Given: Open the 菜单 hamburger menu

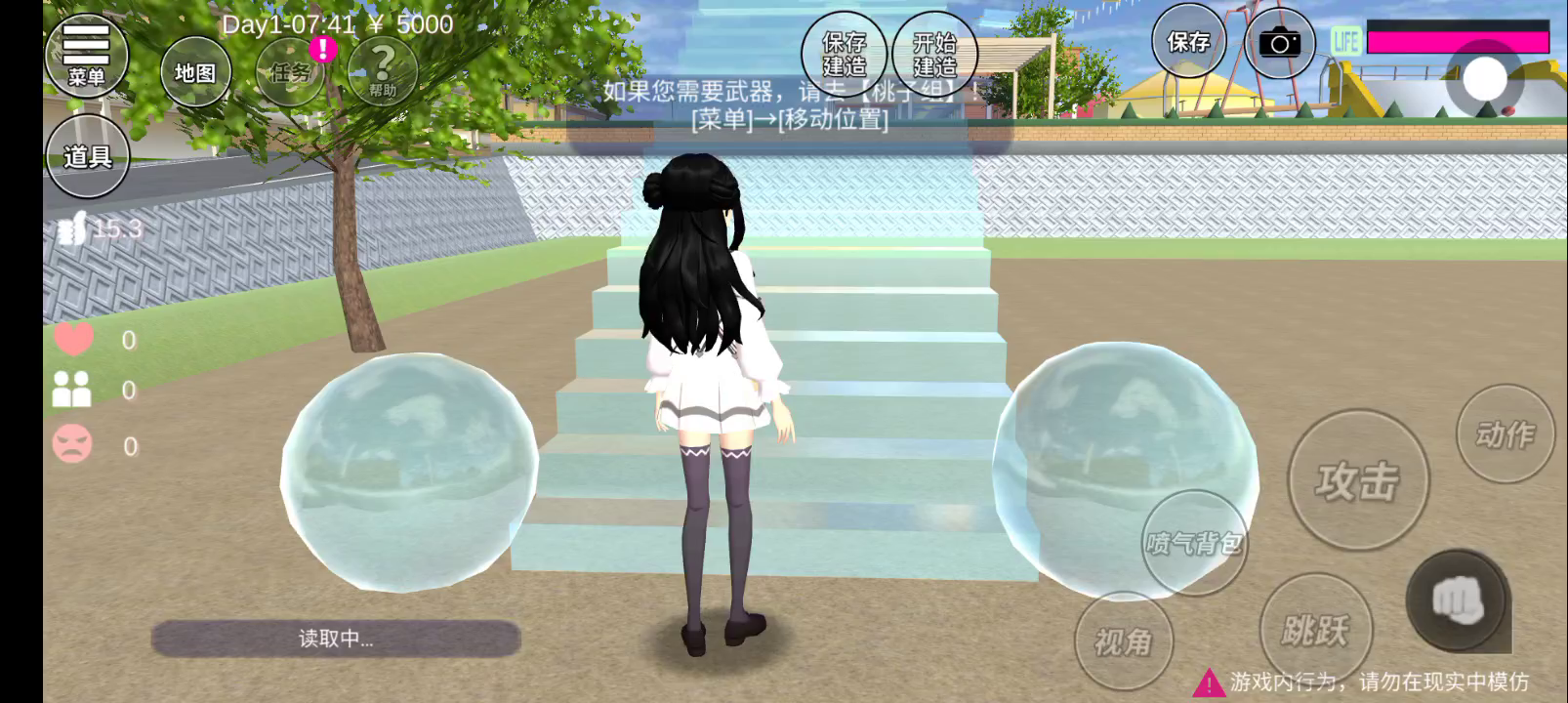Looking at the screenshot, I should tap(86, 55).
